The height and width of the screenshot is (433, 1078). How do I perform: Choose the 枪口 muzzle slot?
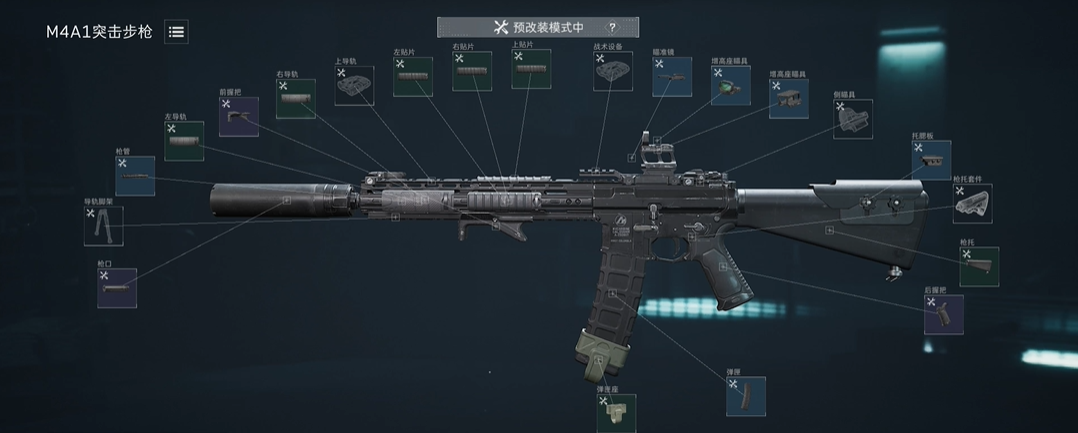point(117,287)
